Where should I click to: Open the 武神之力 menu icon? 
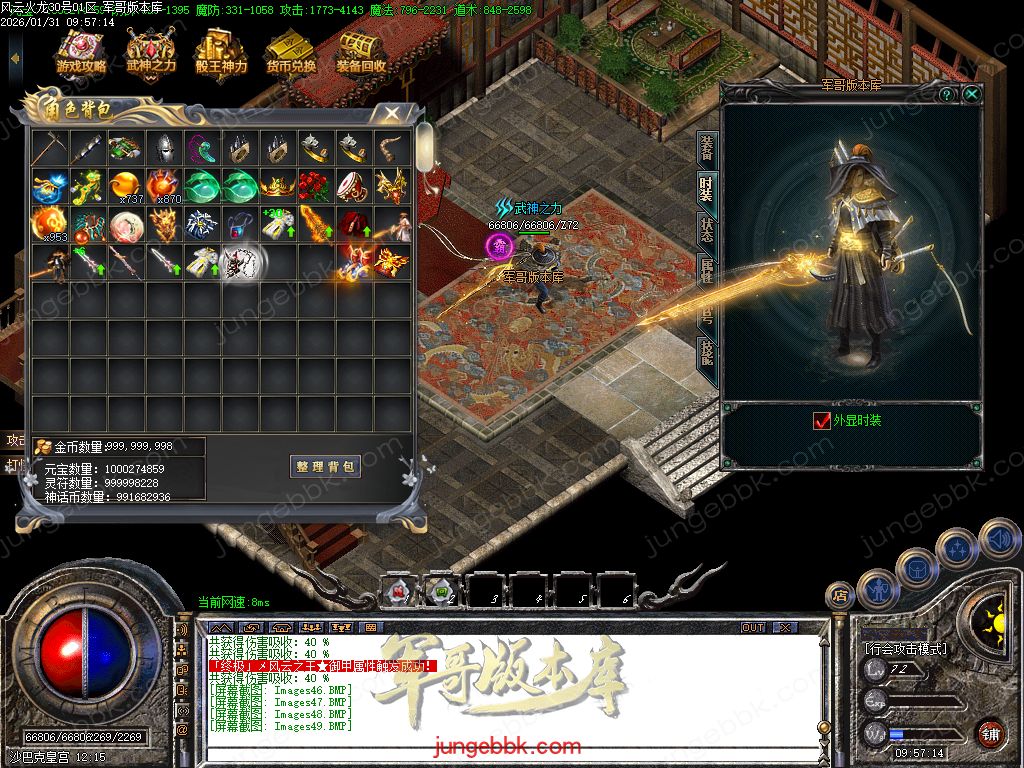(151, 52)
